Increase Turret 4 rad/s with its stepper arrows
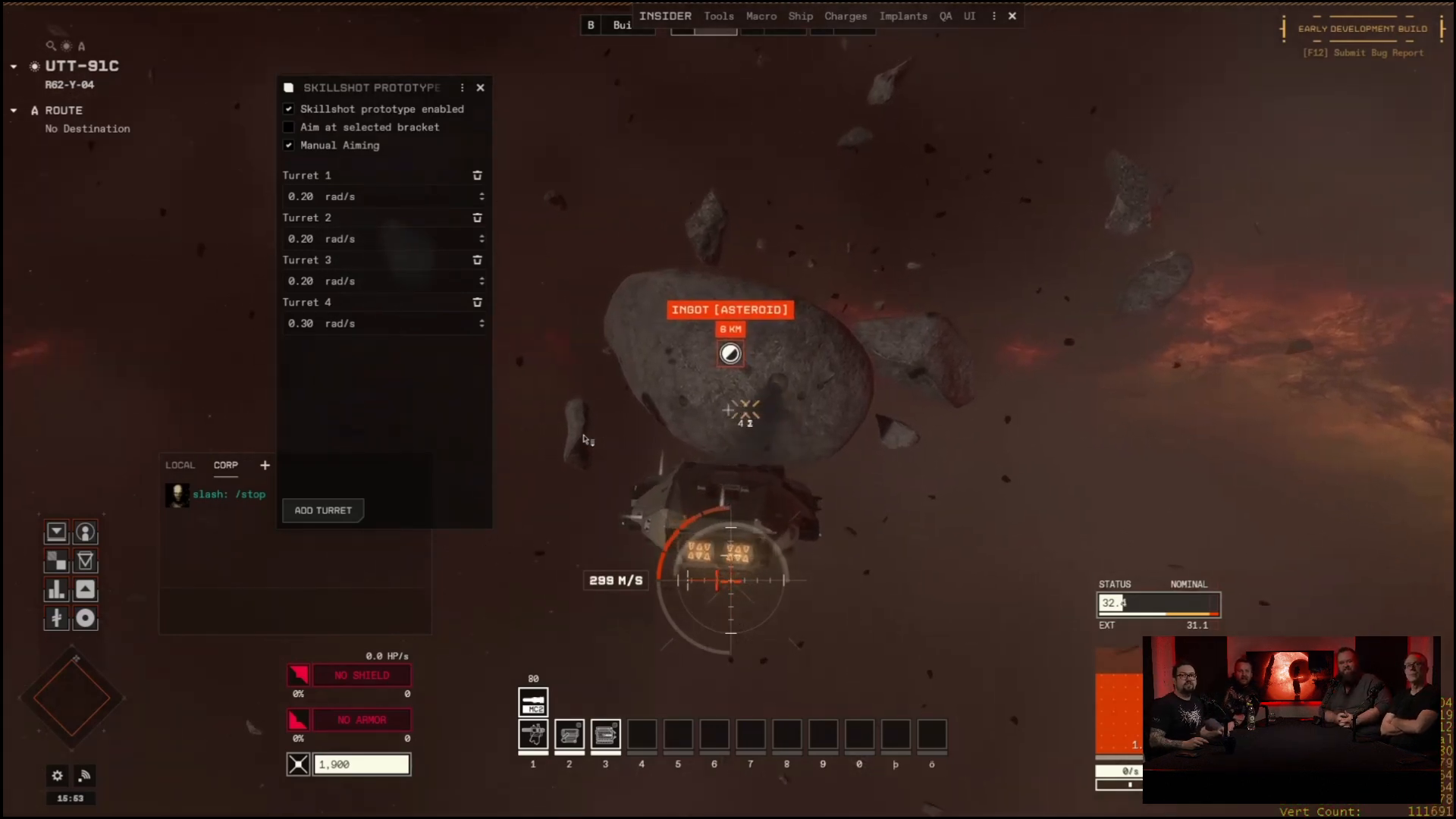Image resolution: width=1456 pixels, height=819 pixels. tap(482, 321)
